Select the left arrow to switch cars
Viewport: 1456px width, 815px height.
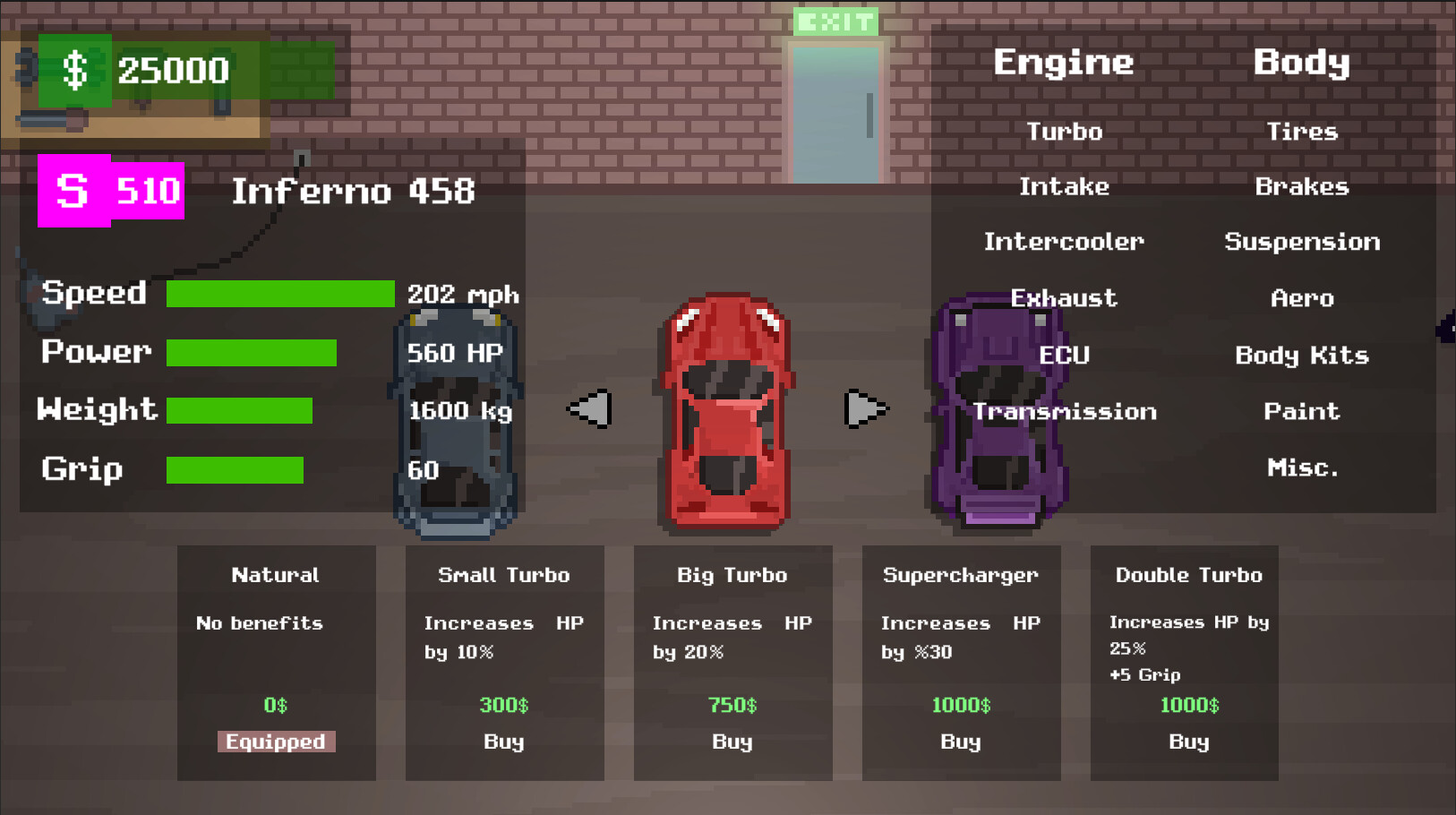(588, 407)
